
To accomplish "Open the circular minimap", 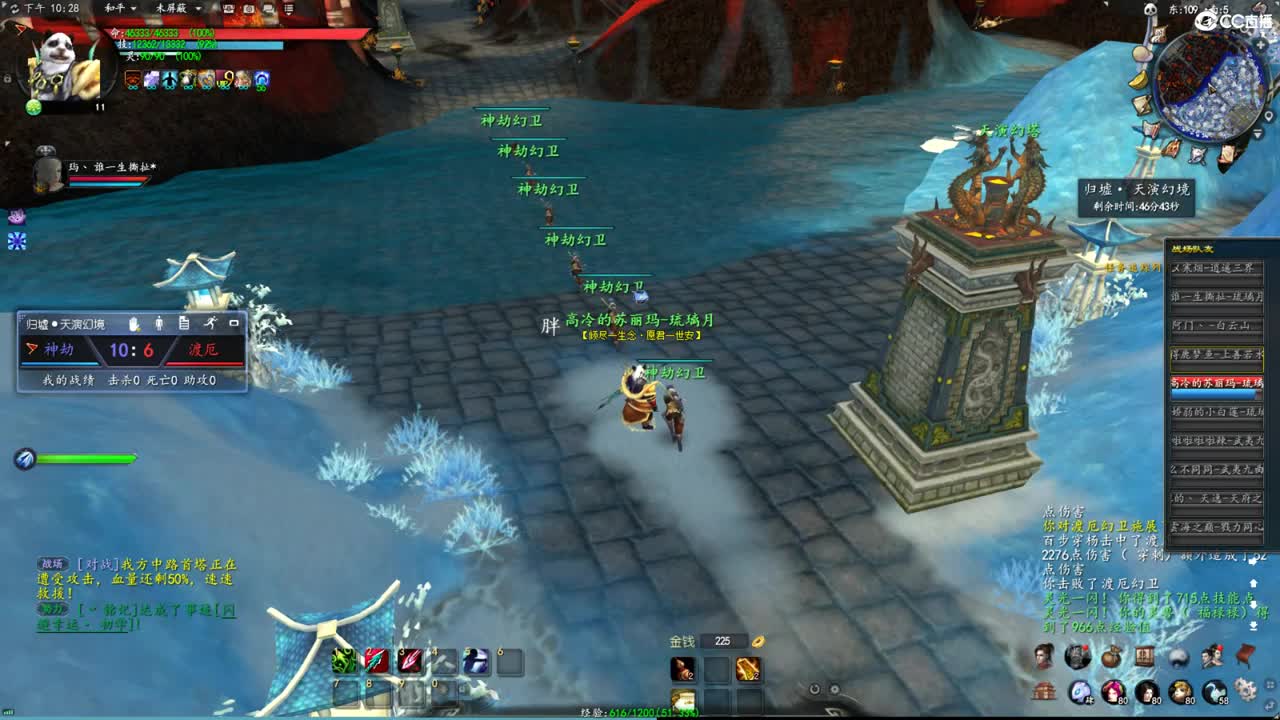I will point(1210,86).
